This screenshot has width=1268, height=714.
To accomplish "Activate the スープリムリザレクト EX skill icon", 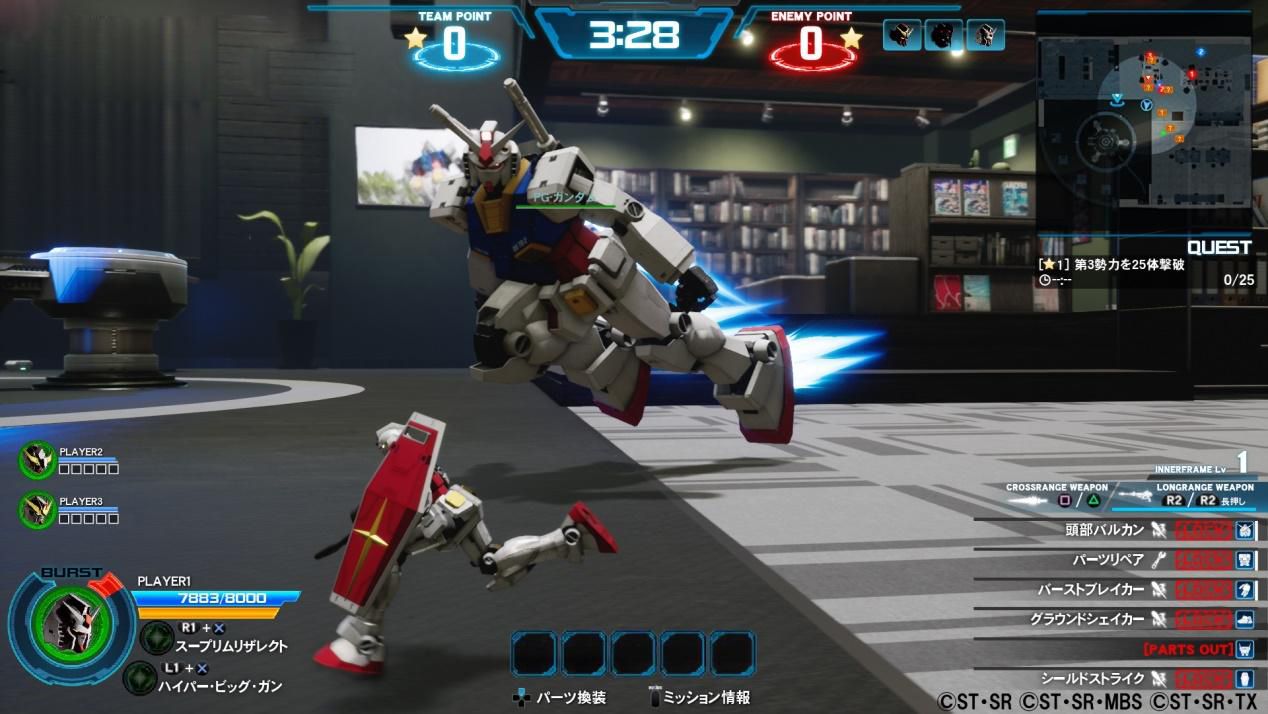I will tap(157, 637).
